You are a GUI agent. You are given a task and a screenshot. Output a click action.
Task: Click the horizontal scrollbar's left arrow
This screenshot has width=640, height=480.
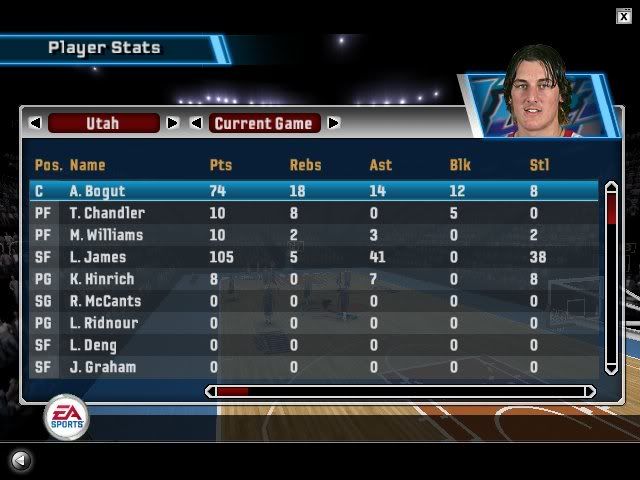coord(210,392)
